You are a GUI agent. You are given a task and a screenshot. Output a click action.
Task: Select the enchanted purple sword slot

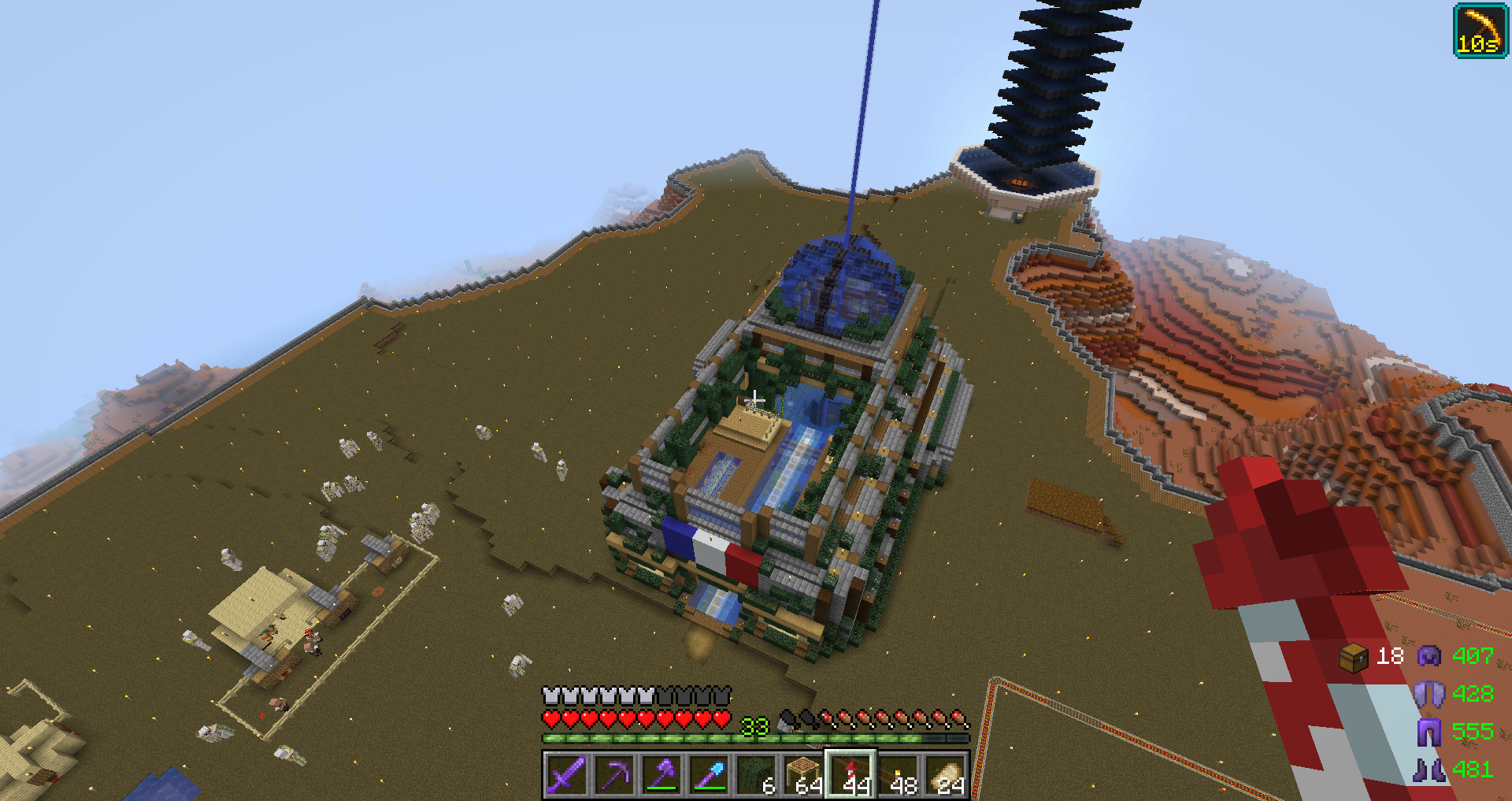point(566,775)
